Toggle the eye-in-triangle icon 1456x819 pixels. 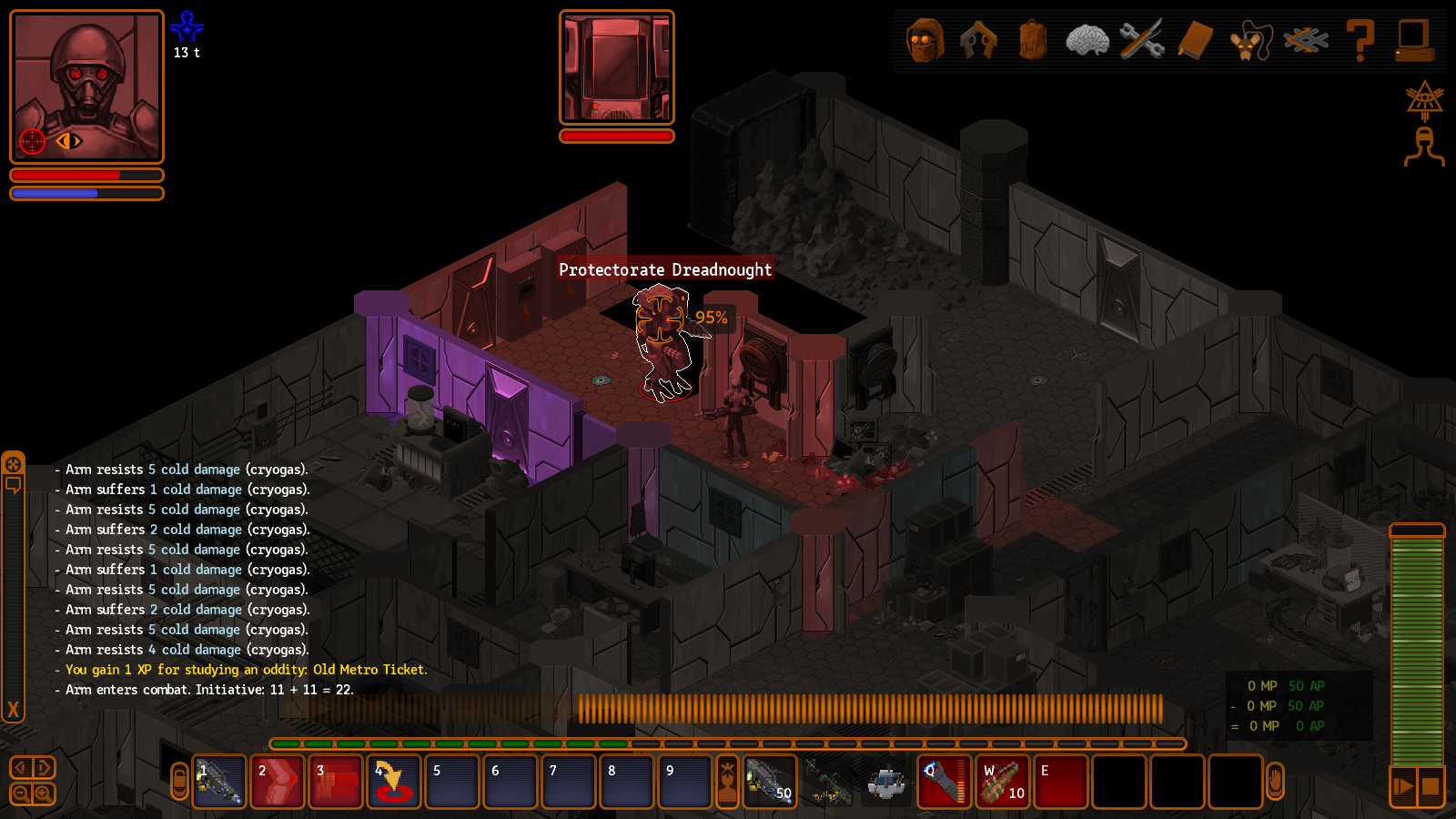click(x=1424, y=99)
